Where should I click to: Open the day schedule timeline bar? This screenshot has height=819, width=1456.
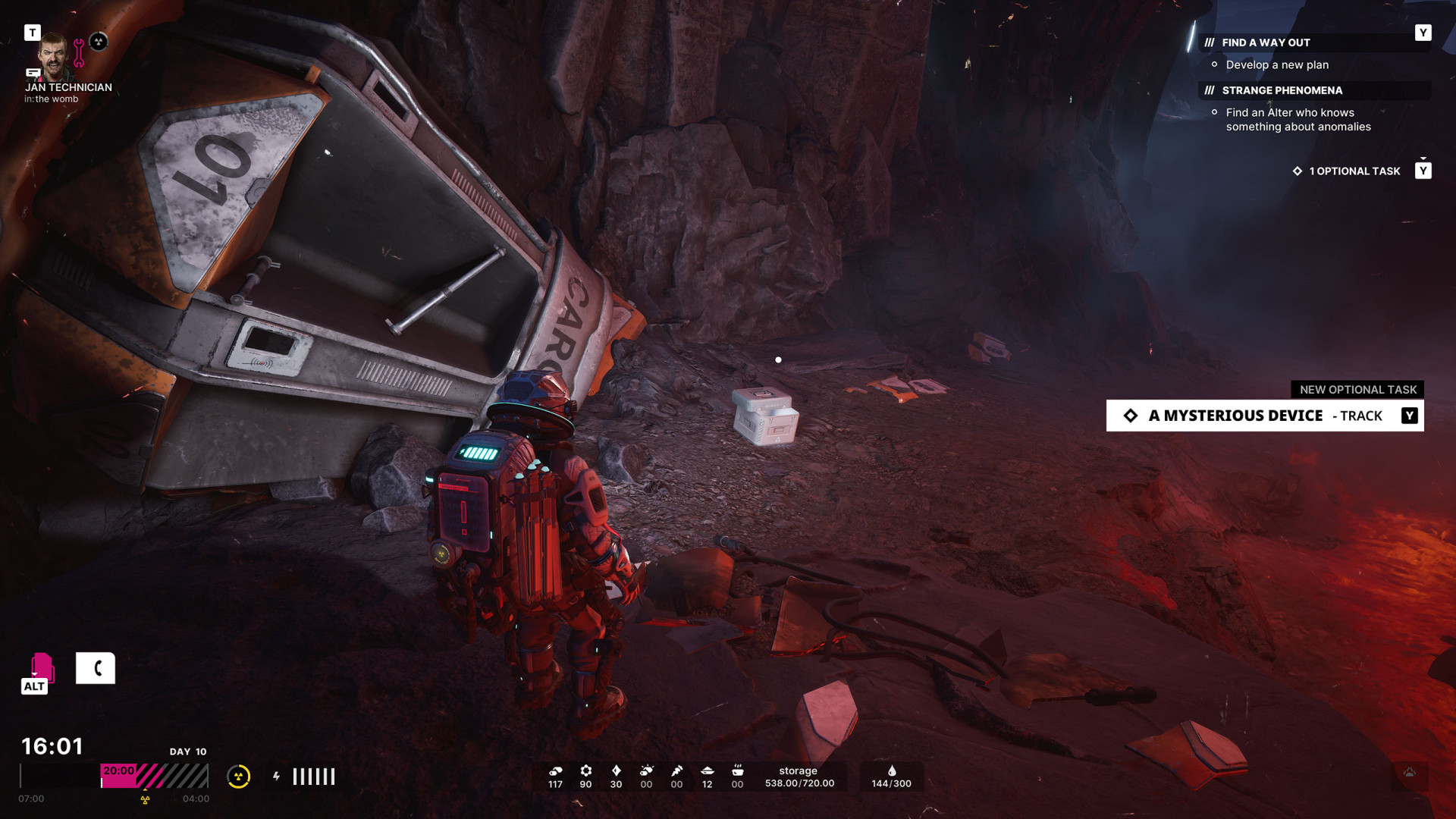[114, 777]
